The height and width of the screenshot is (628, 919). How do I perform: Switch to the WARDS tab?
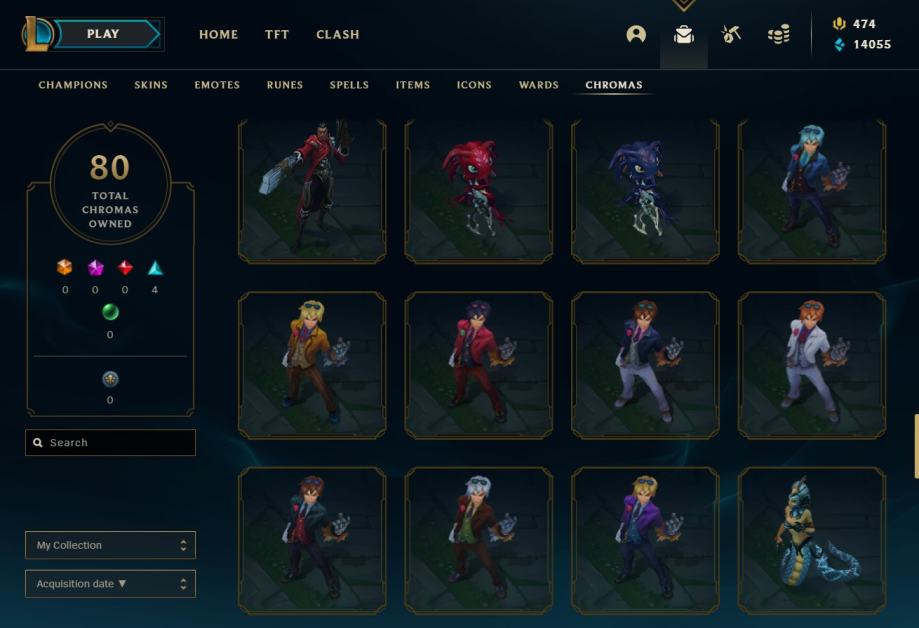coord(539,85)
